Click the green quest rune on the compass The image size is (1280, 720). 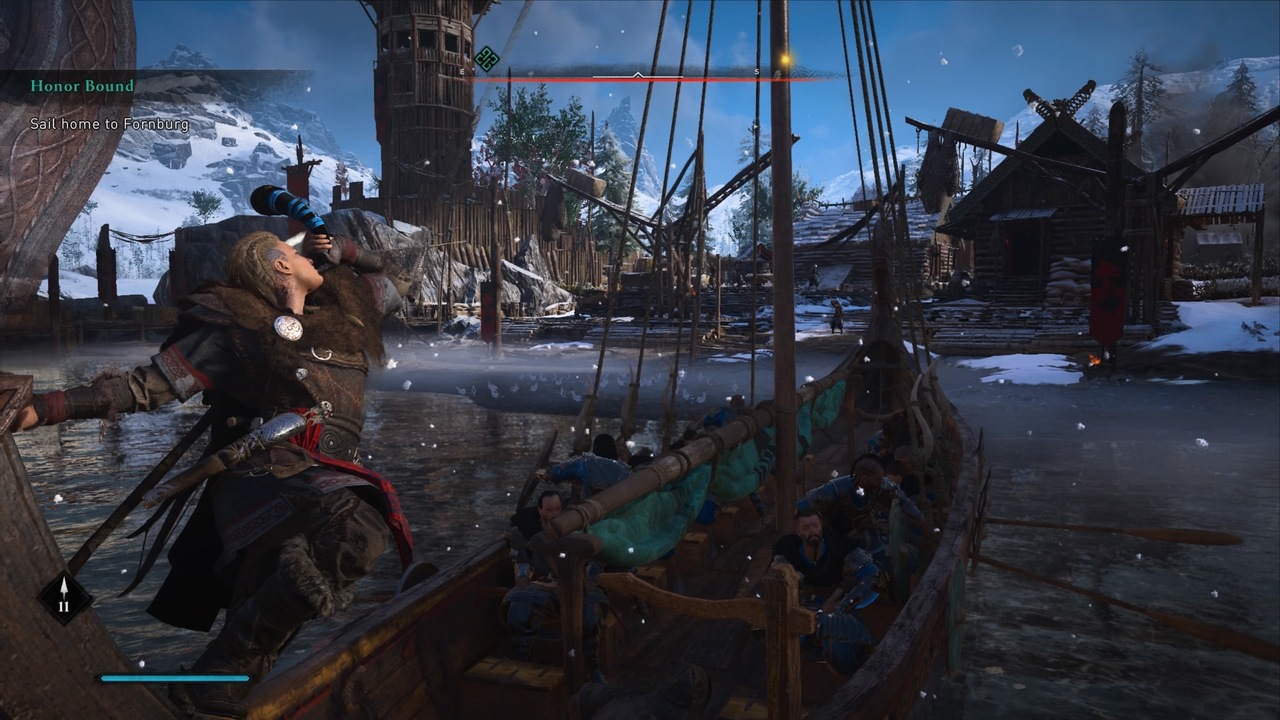(487, 58)
